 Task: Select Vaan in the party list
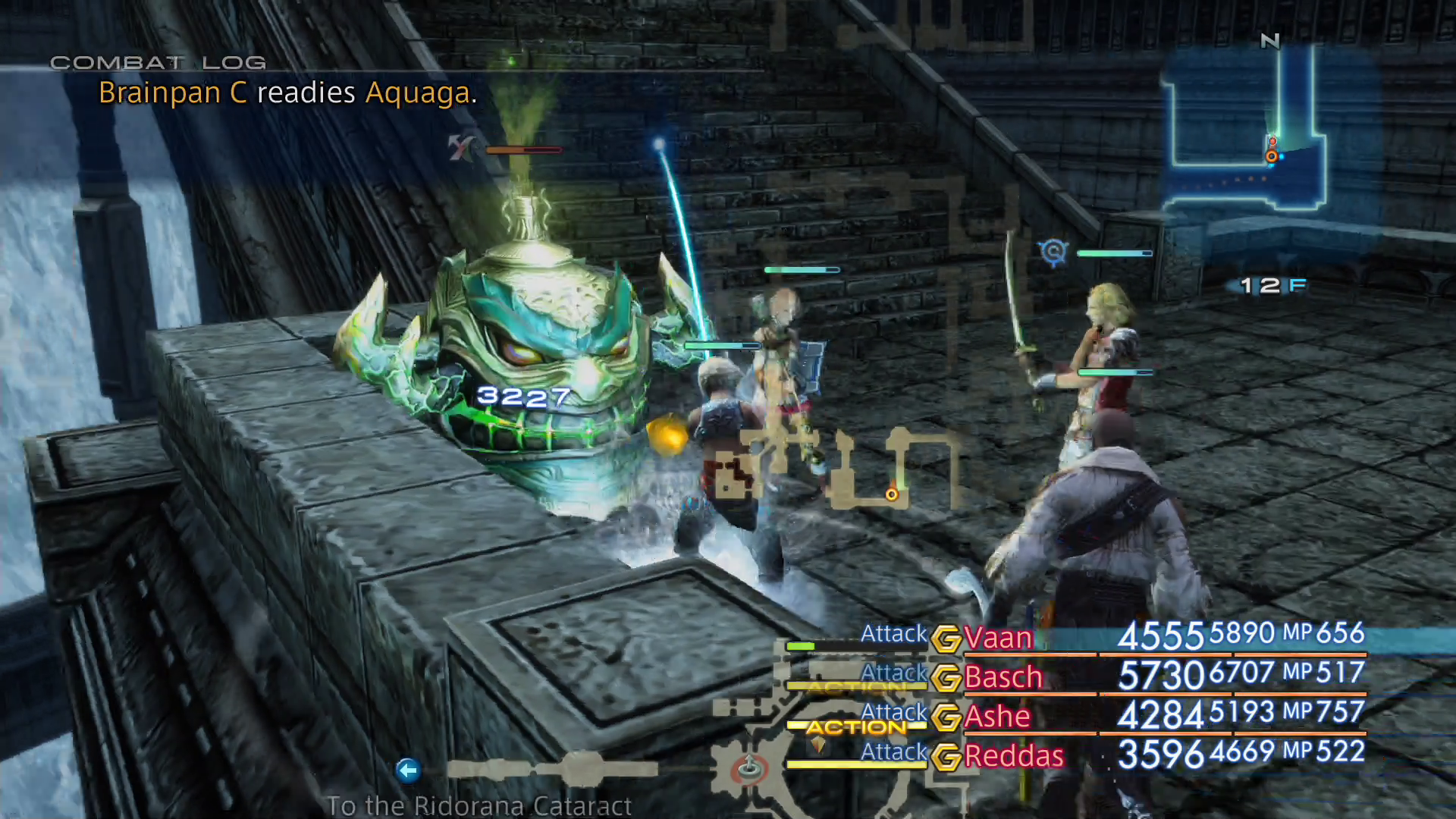pos(998,638)
